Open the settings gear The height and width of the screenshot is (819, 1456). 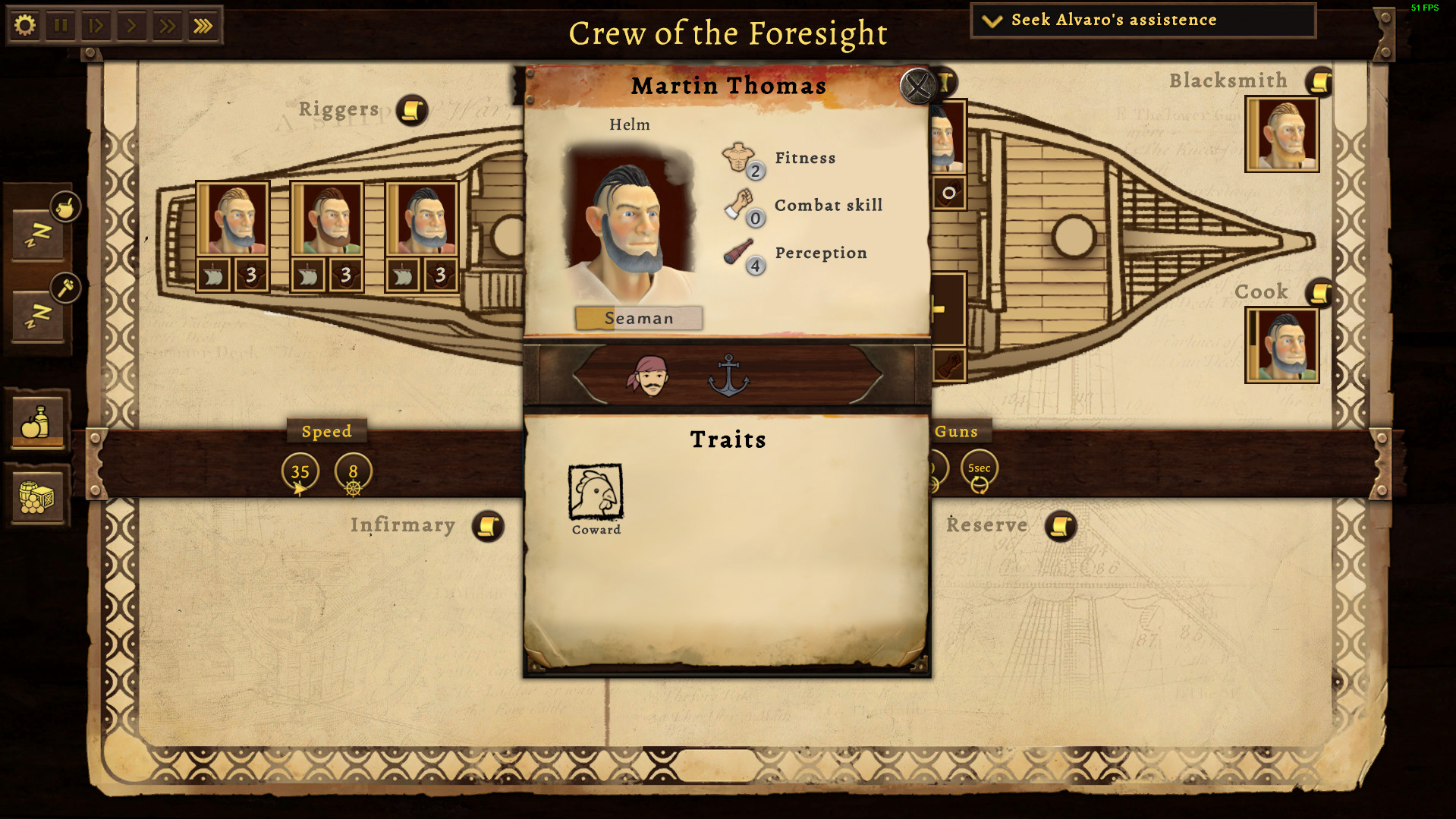click(26, 24)
